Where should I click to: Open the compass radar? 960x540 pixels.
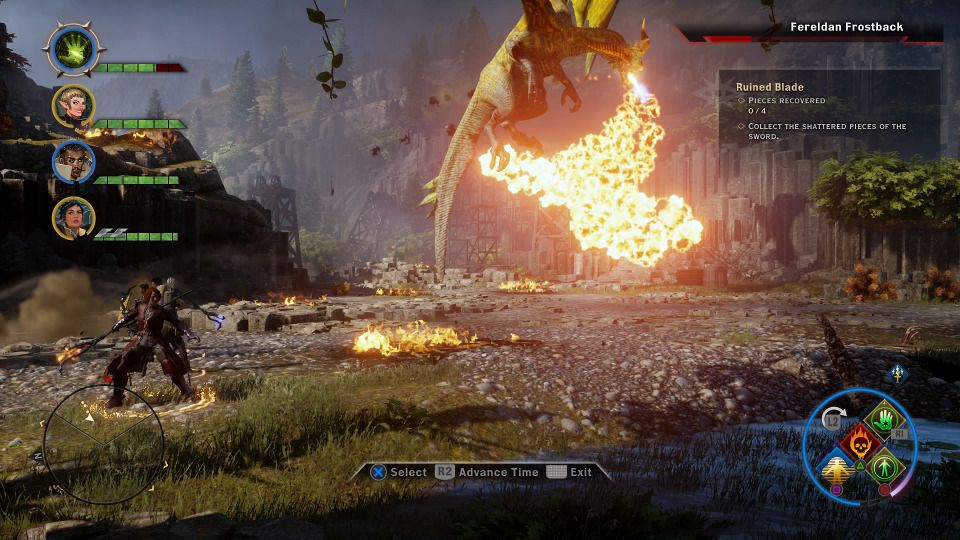pyautogui.click(x=104, y=444)
